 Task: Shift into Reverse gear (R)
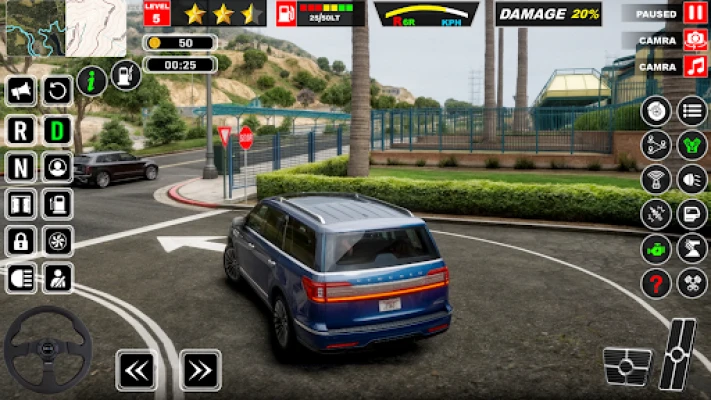point(21,129)
